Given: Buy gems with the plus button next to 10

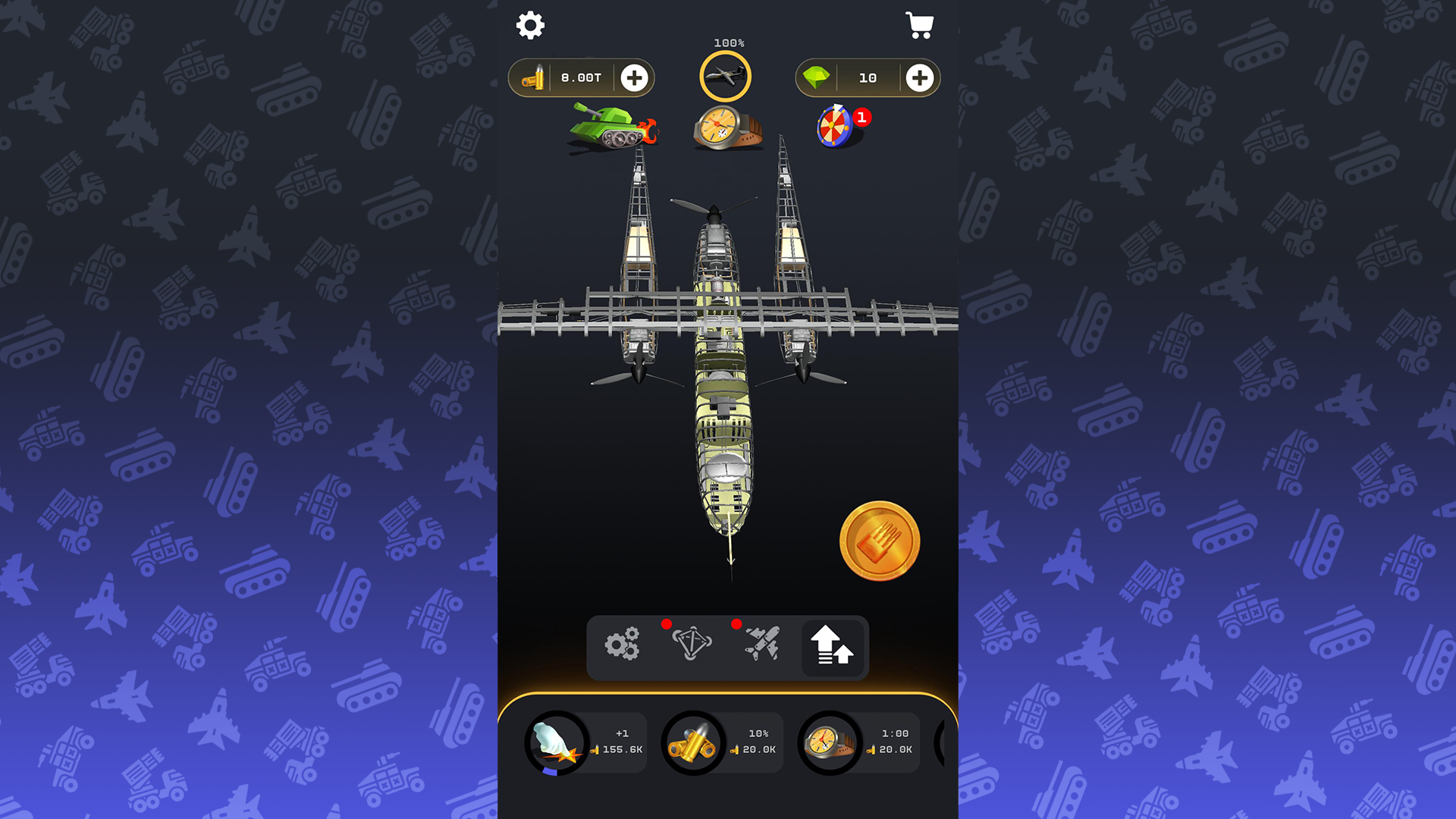Looking at the screenshot, I should tap(918, 77).
